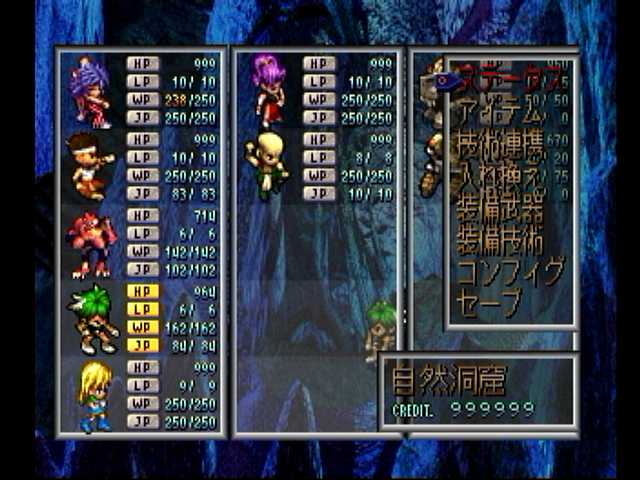Select the blue-haired fighter in the first party
This screenshot has height=480, width=640.
point(91,91)
